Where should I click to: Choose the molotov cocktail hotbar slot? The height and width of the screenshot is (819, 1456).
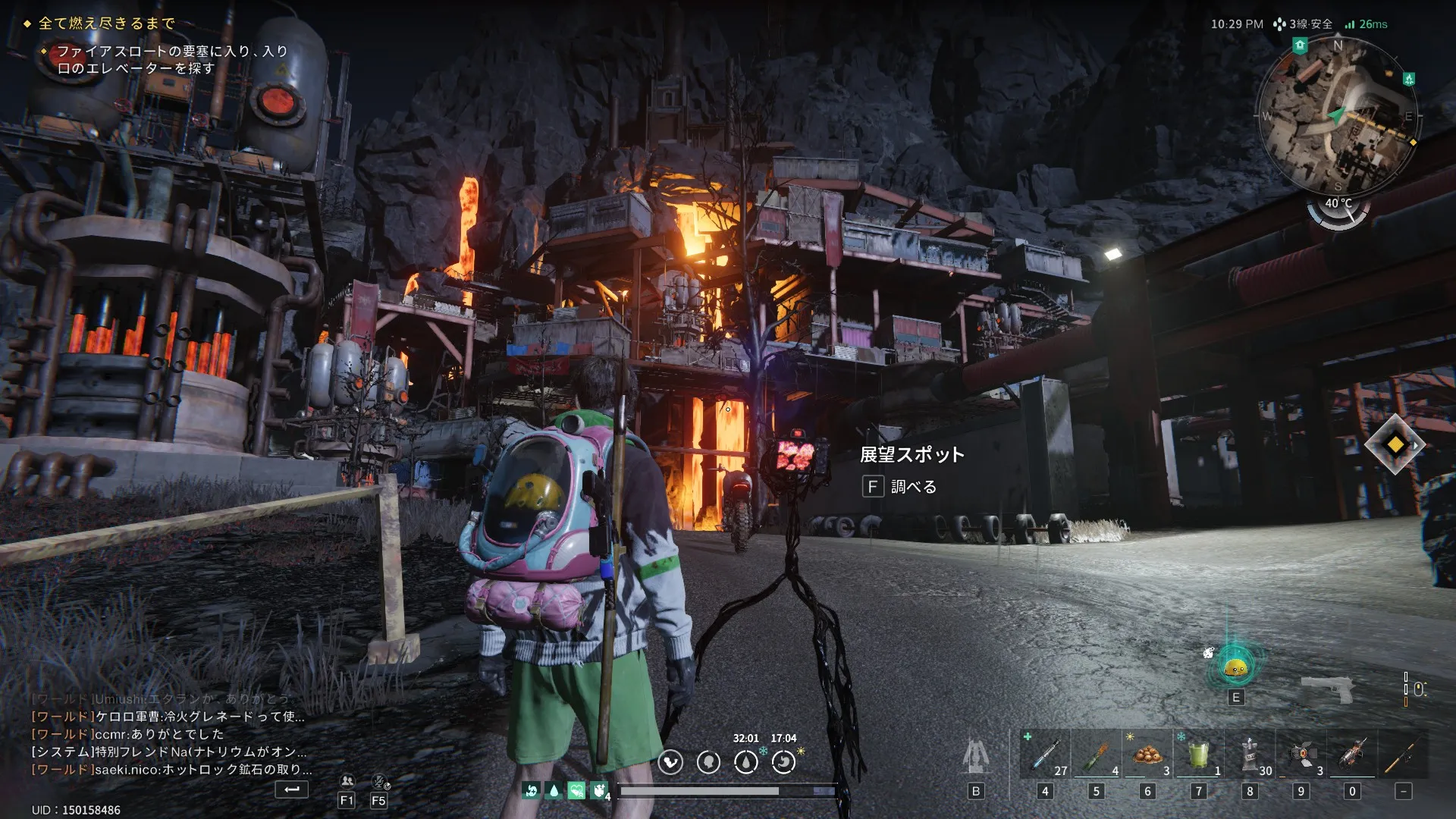coord(1096,754)
